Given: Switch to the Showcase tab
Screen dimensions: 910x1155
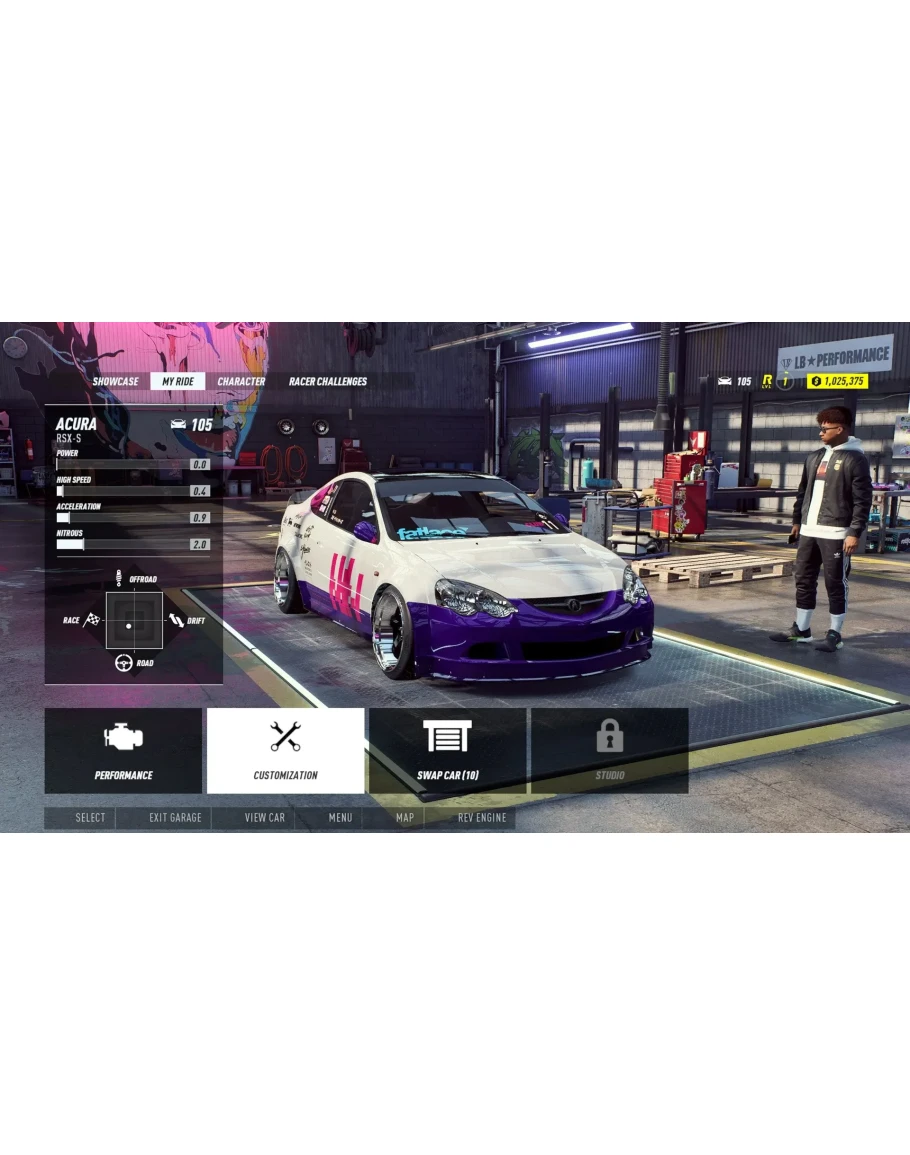Looking at the screenshot, I should click(x=116, y=381).
